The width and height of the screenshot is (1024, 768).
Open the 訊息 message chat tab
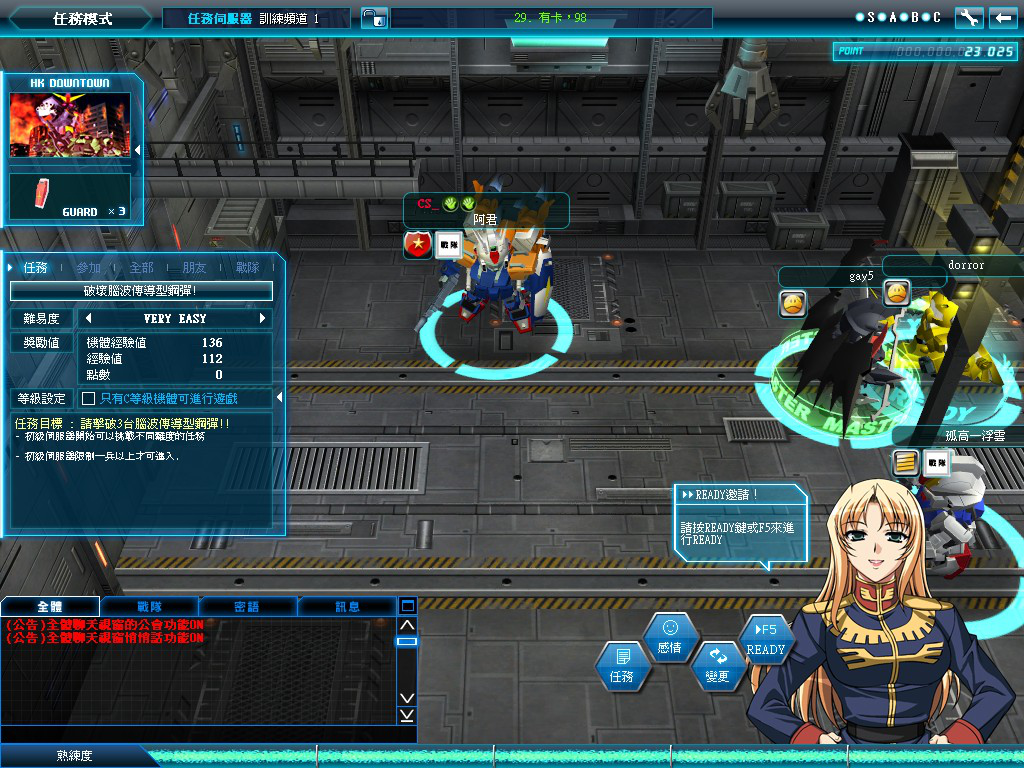(x=347, y=606)
